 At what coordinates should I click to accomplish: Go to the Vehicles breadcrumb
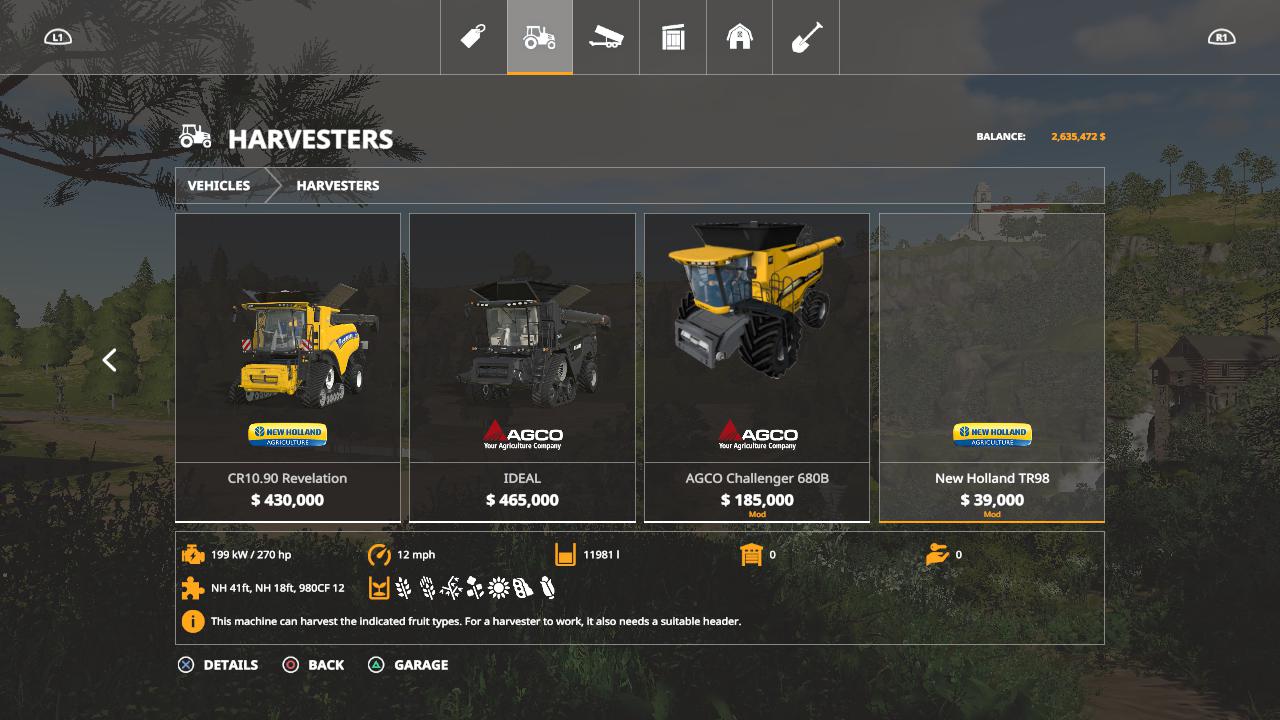(219, 186)
